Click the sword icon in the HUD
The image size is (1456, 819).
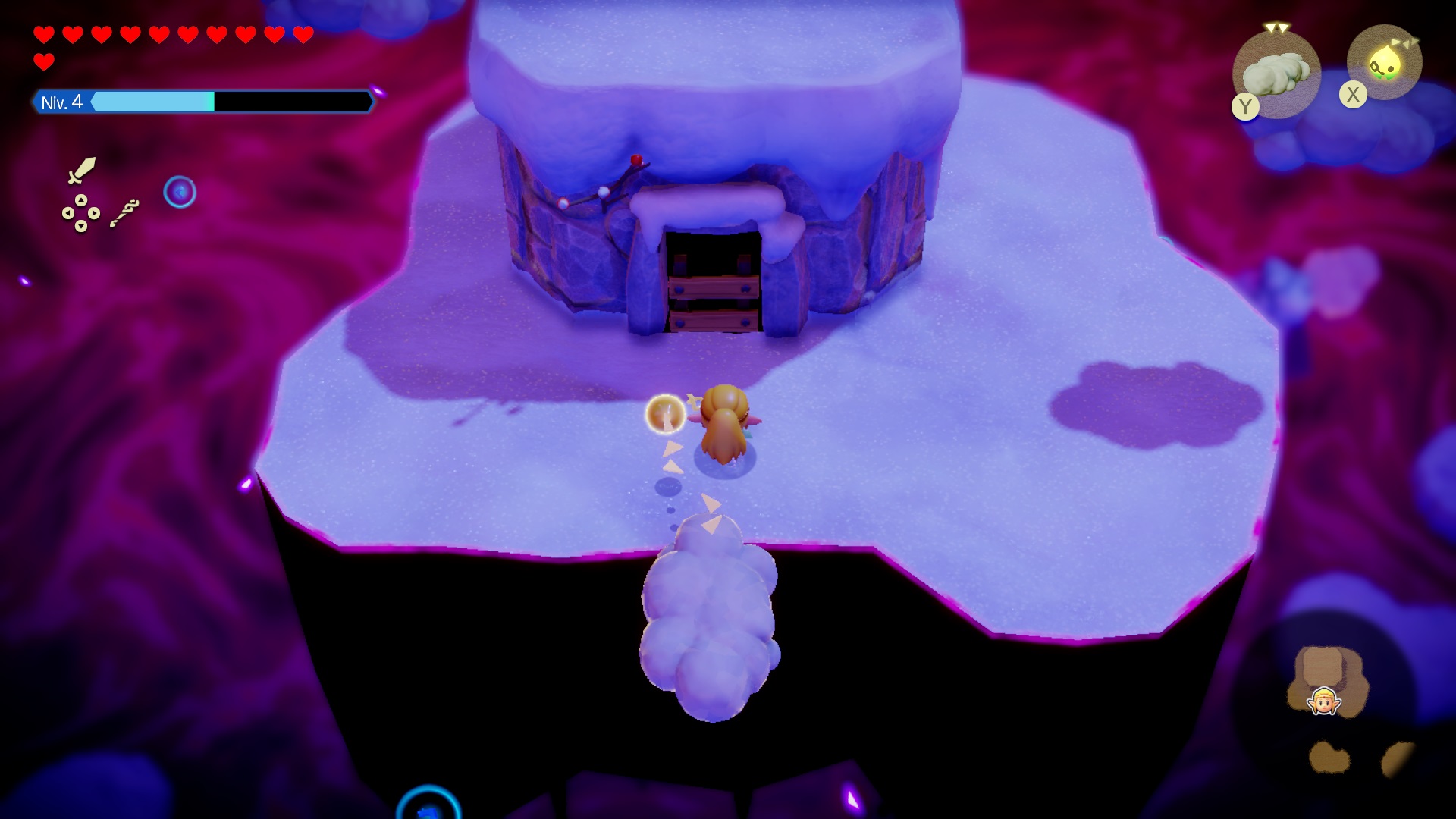point(81,170)
